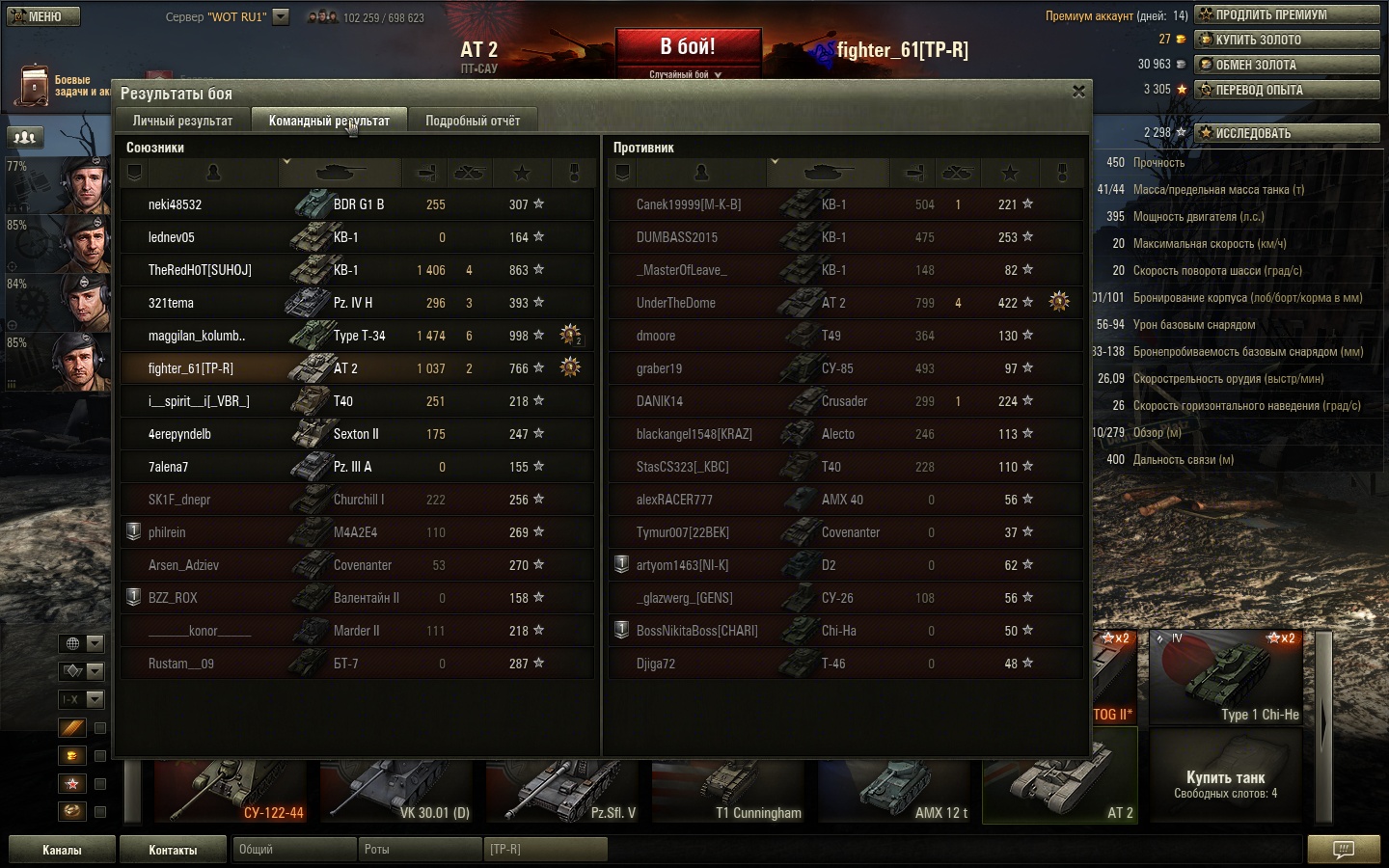
Task: Choose Перевод опыта button
Action: click(1287, 90)
